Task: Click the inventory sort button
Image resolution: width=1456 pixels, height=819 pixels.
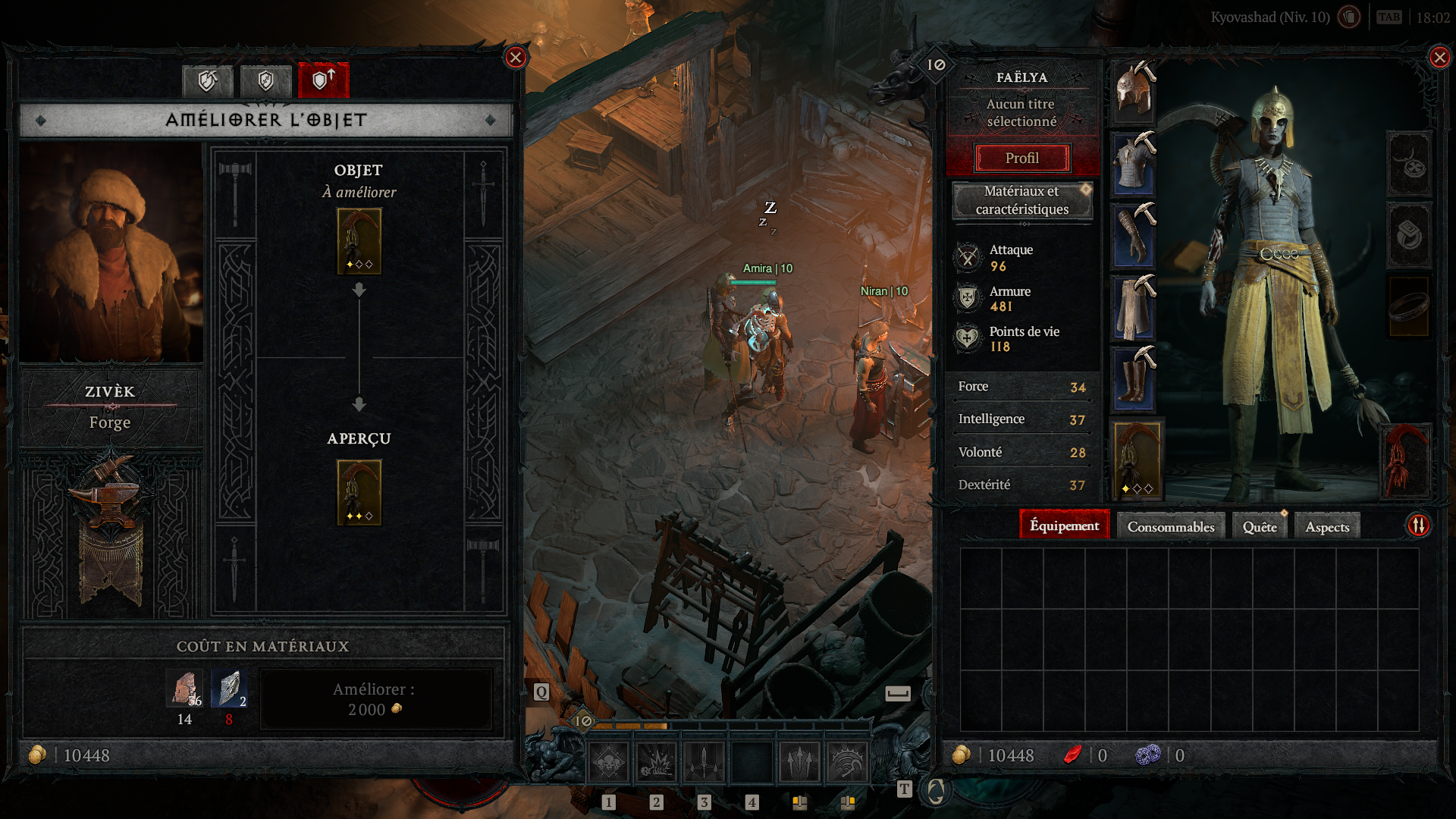Action: pos(1418,526)
